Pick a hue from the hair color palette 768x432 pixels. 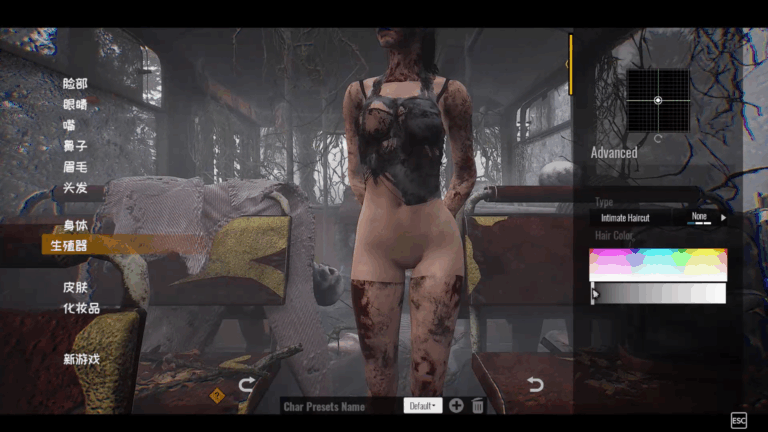click(657, 264)
